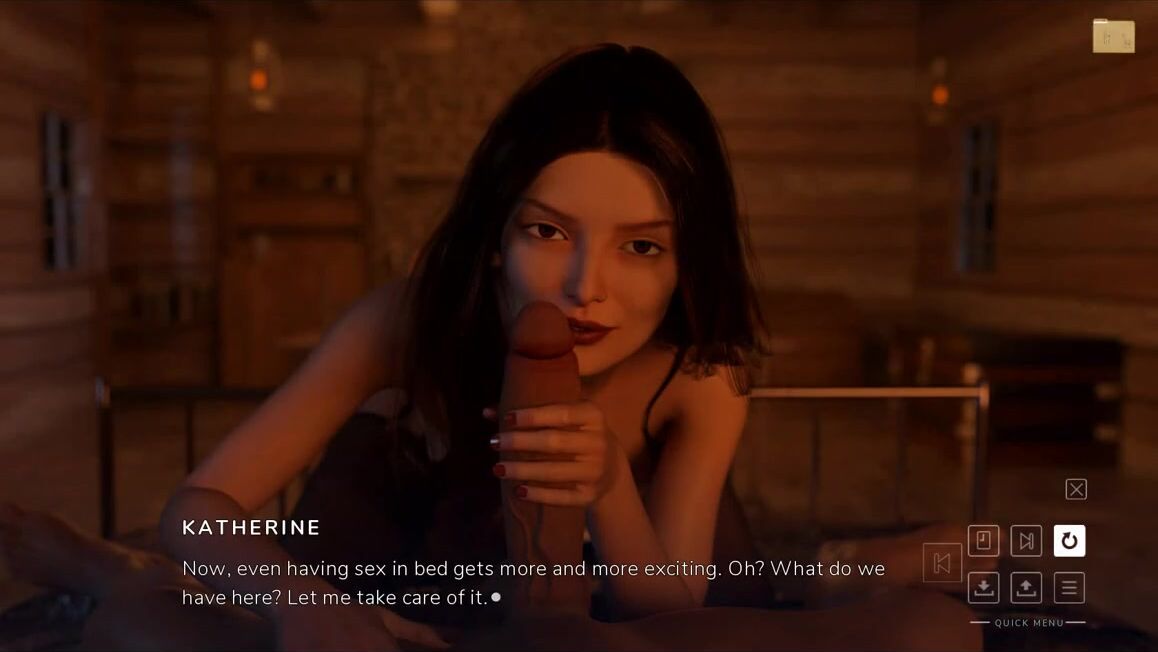Skip forward through dialogue
This screenshot has width=1158, height=652.
click(1026, 541)
